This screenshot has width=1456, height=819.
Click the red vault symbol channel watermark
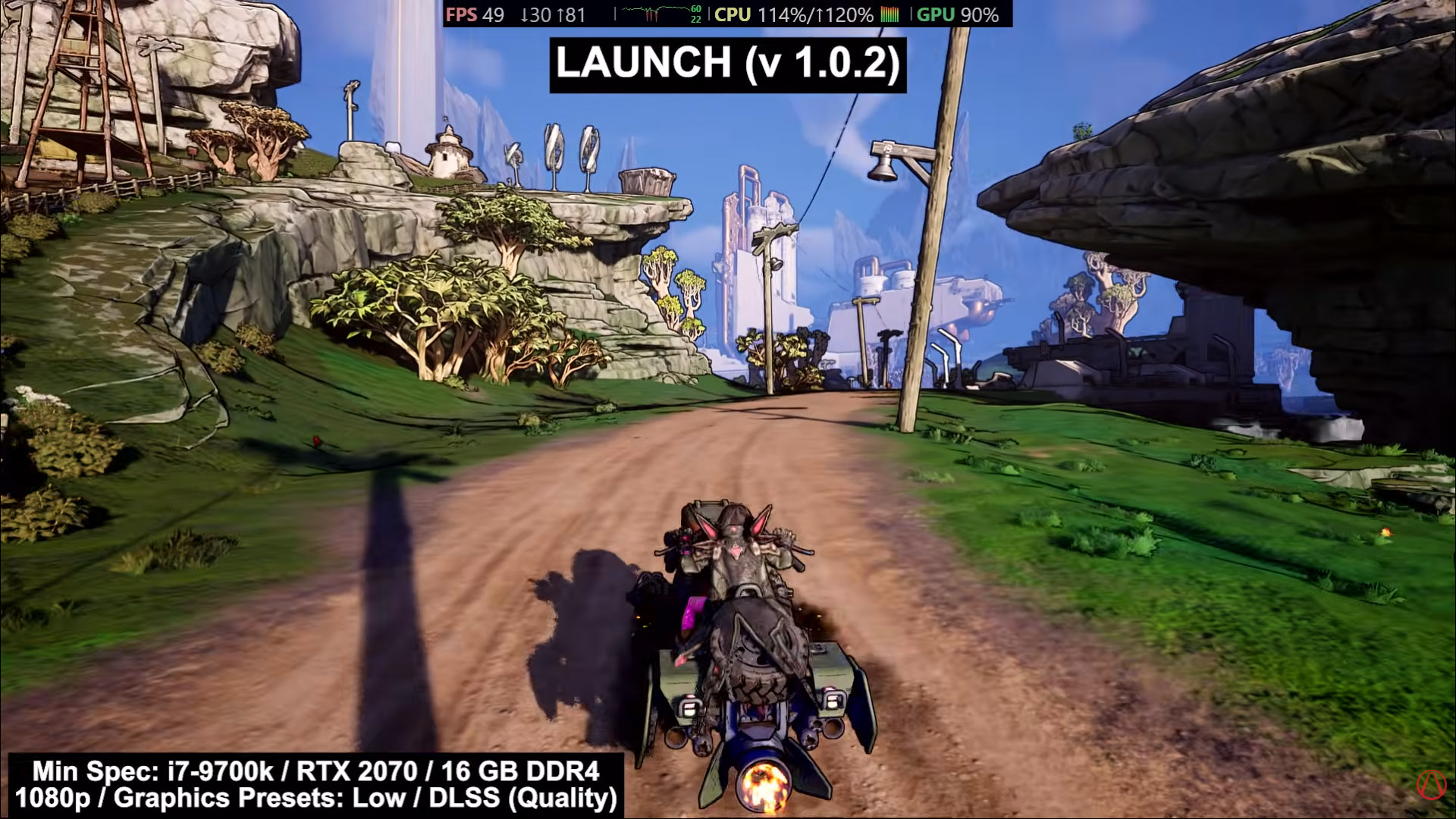[1431, 786]
